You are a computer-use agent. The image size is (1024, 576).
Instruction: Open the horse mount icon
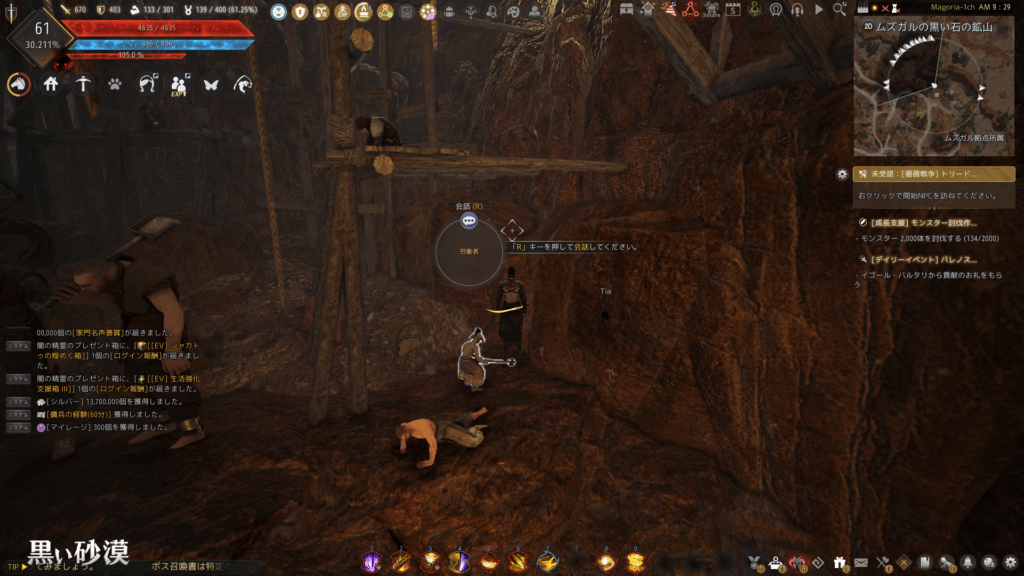[18, 85]
